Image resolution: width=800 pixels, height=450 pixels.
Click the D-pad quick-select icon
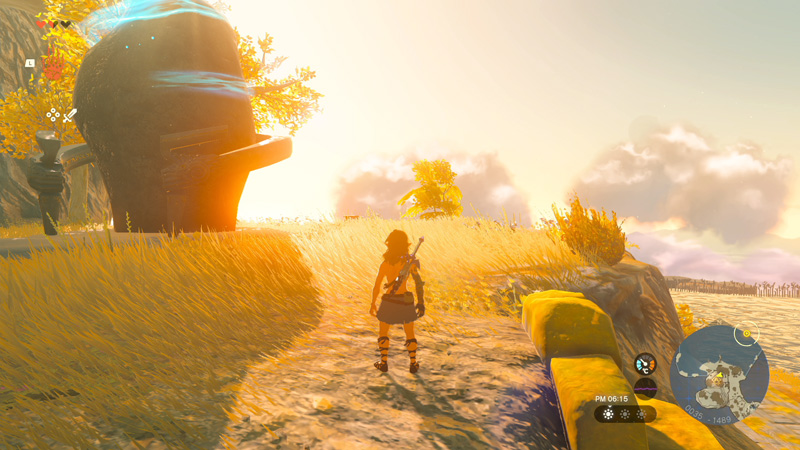53,115
